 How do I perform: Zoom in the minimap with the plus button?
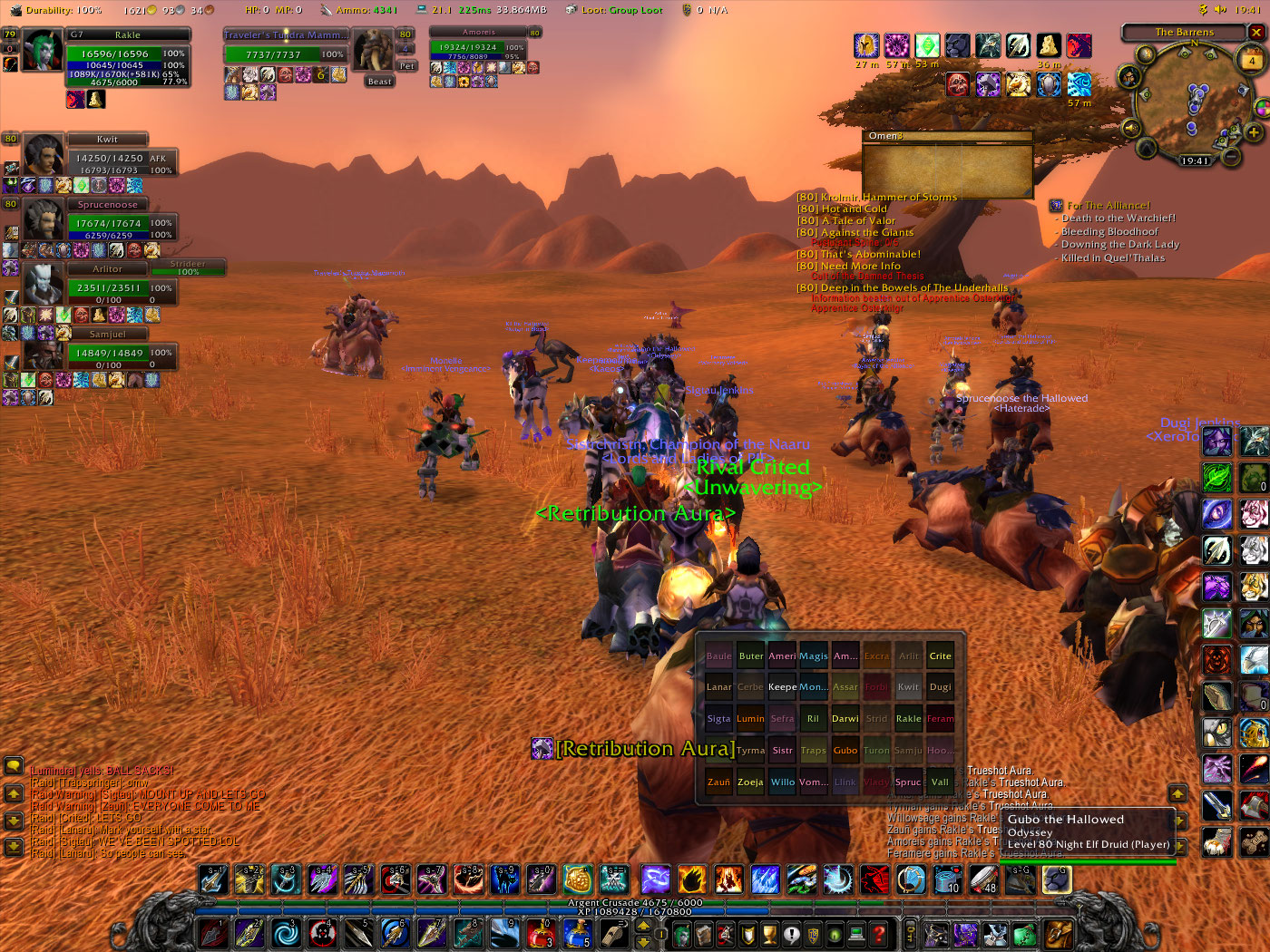pos(1254,132)
